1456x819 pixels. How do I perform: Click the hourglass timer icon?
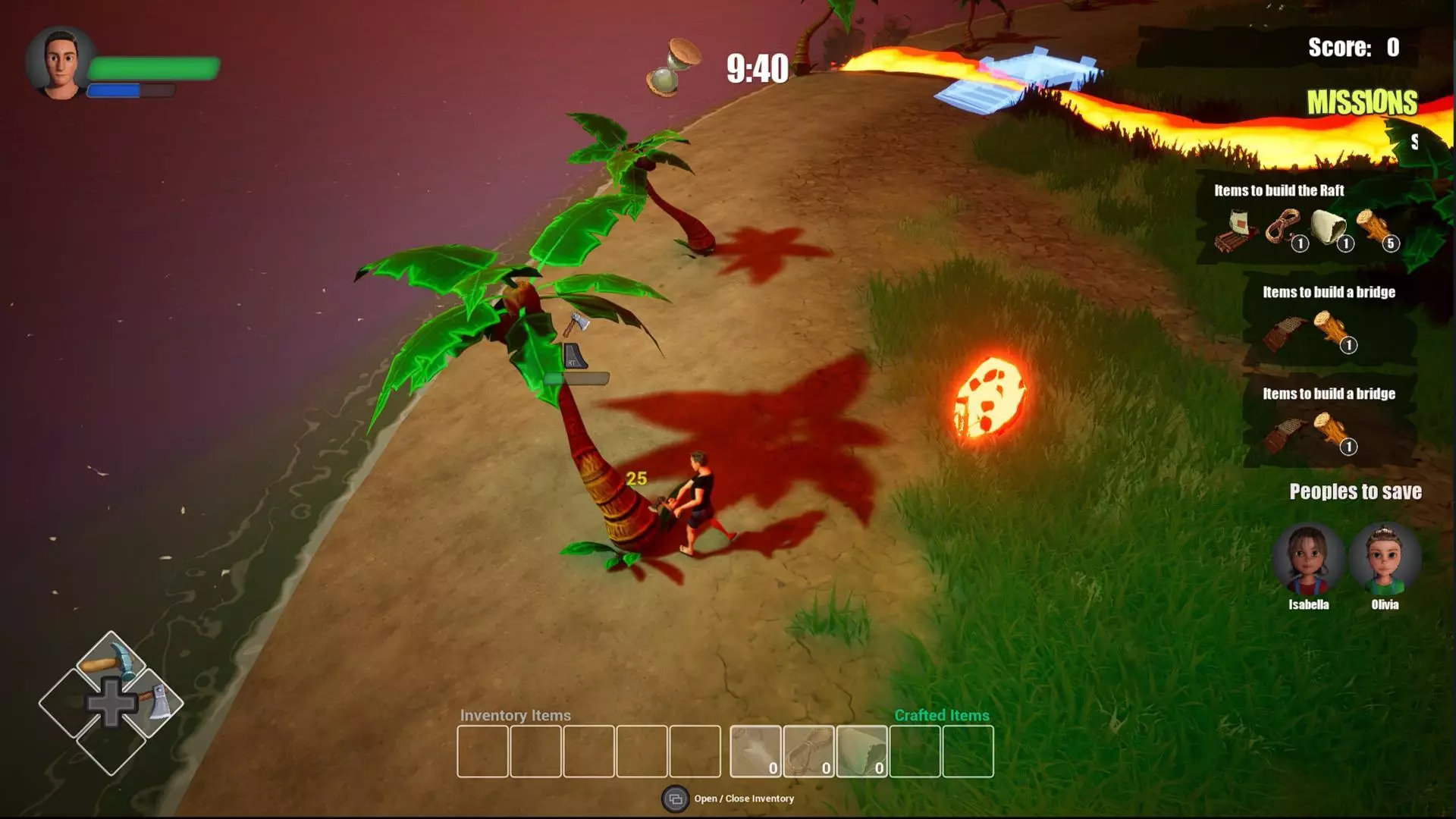coord(672,67)
